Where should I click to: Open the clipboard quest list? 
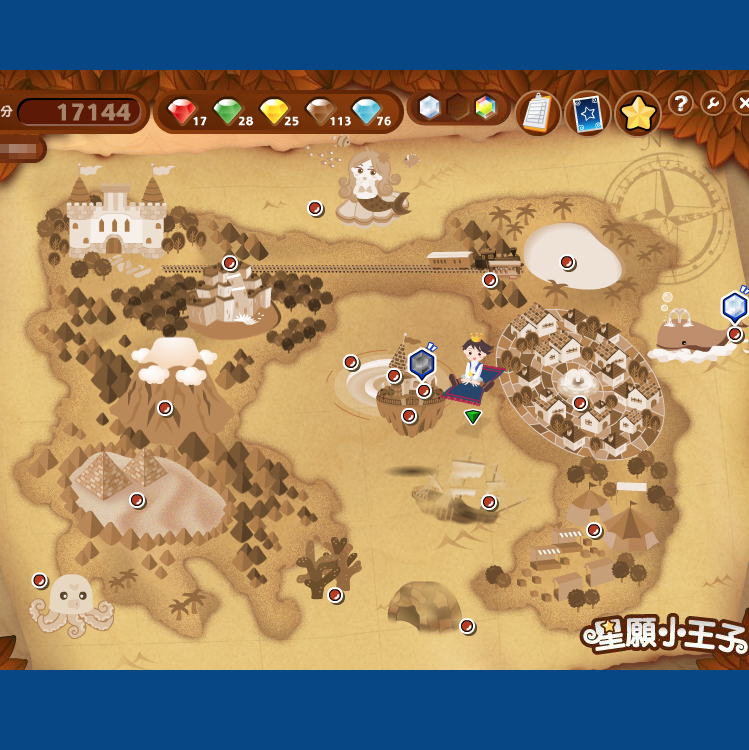click(538, 113)
